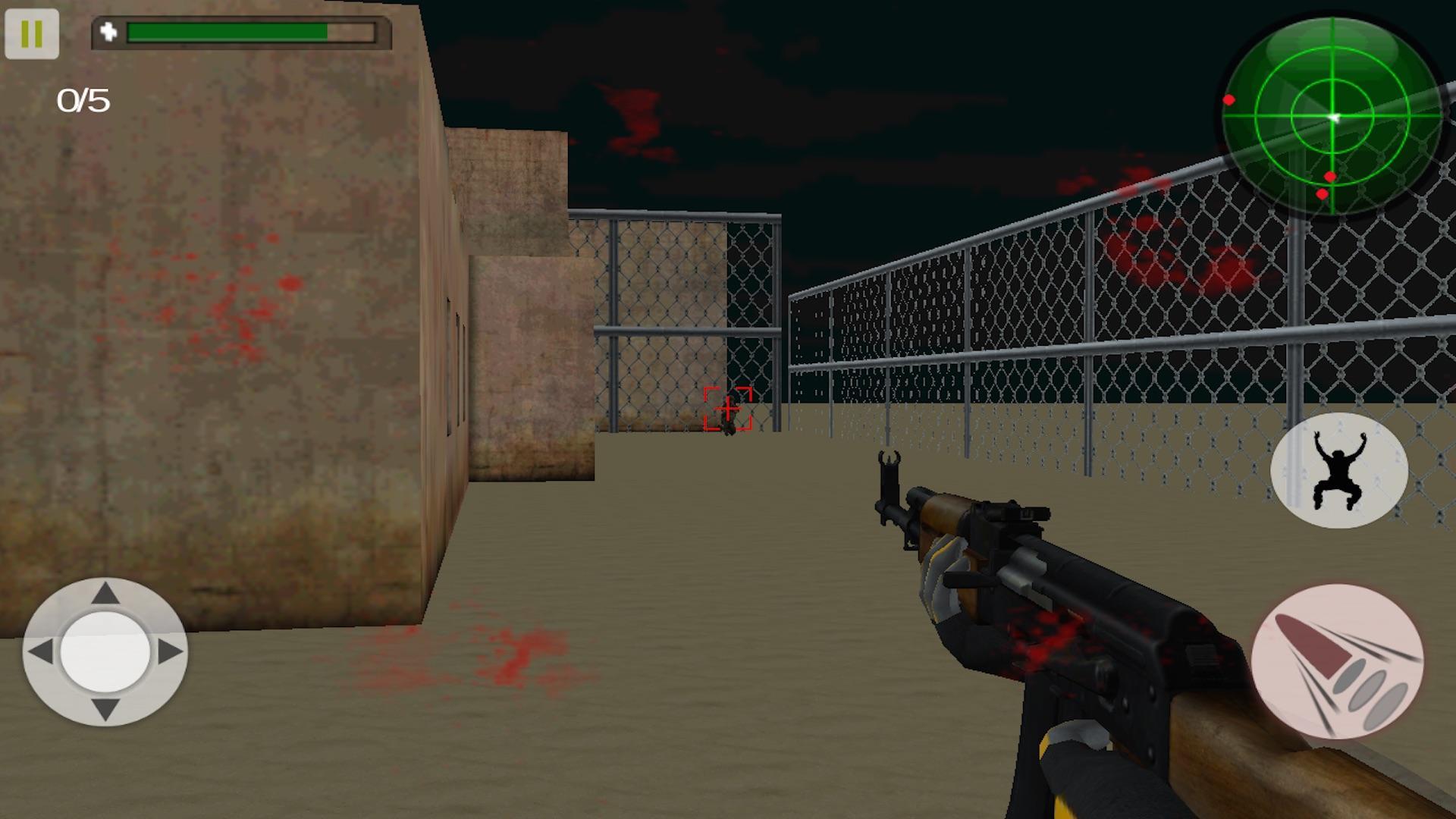
Task: Click the pause button in the top-left corner
Action: [33, 33]
